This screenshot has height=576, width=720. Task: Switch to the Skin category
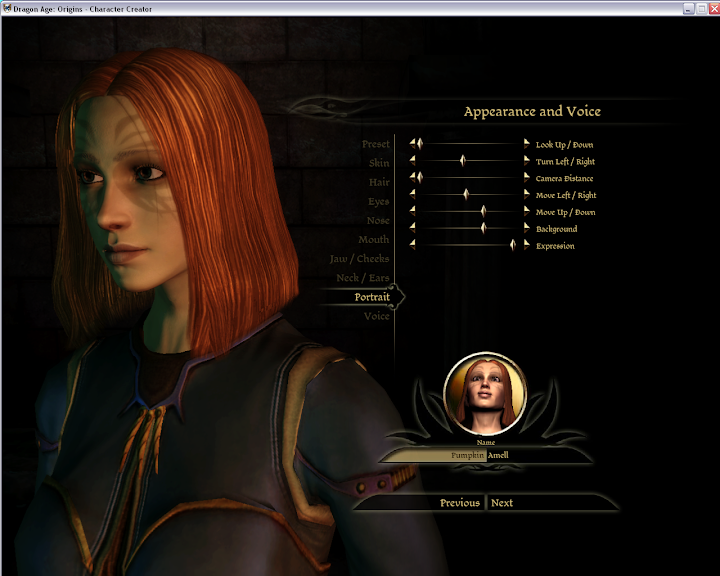point(378,163)
